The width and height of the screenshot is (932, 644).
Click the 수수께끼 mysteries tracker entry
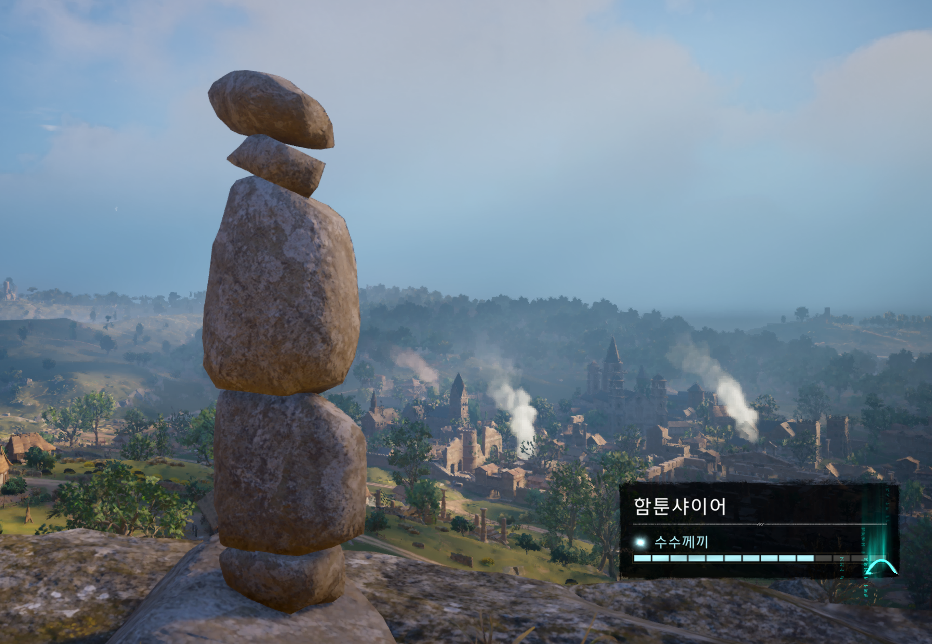680,542
